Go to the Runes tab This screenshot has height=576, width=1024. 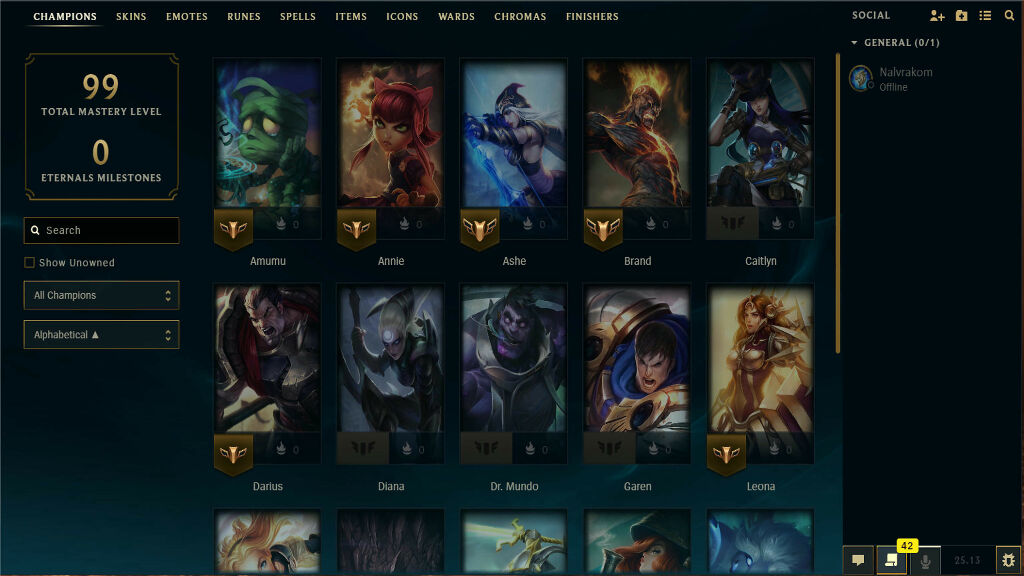click(x=244, y=17)
